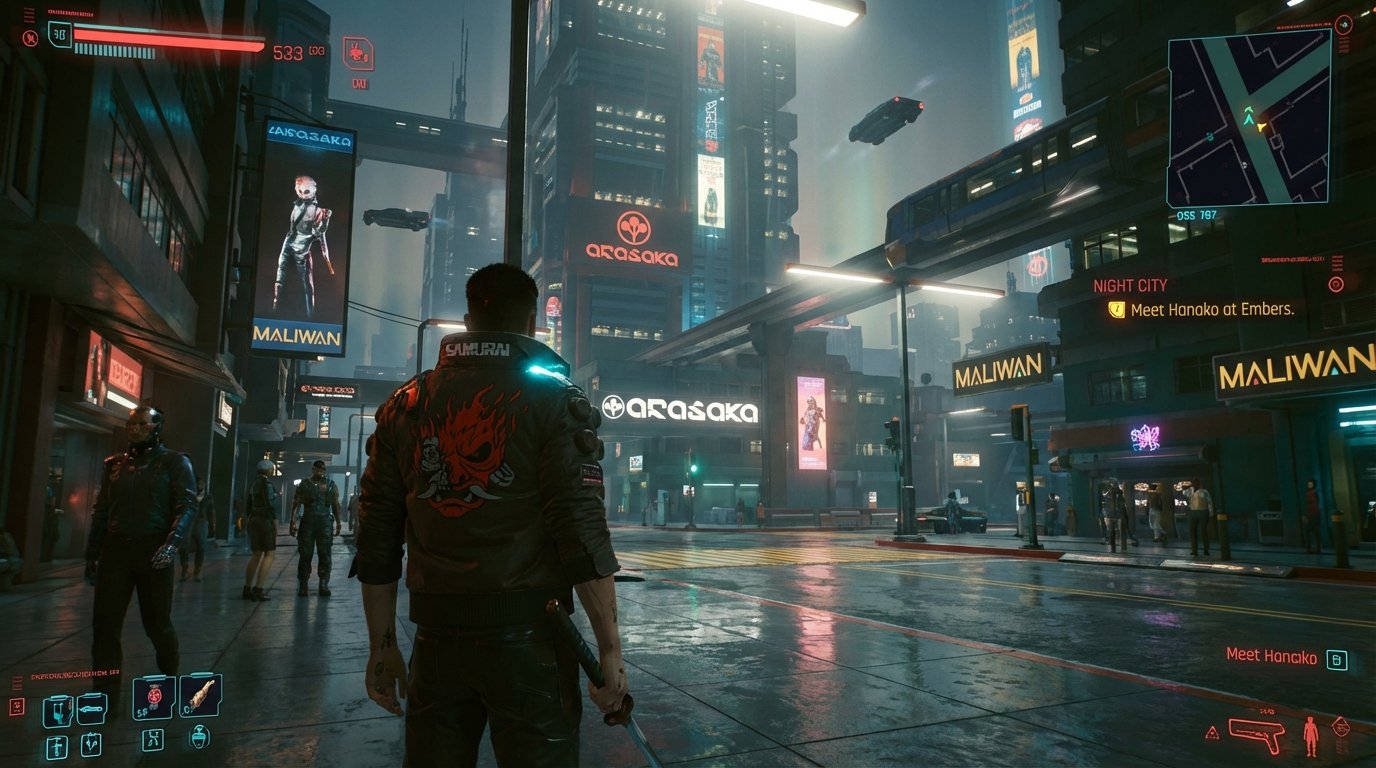1376x768 pixels.
Task: Select the NIGHT CITY header
Action: [x=1131, y=285]
